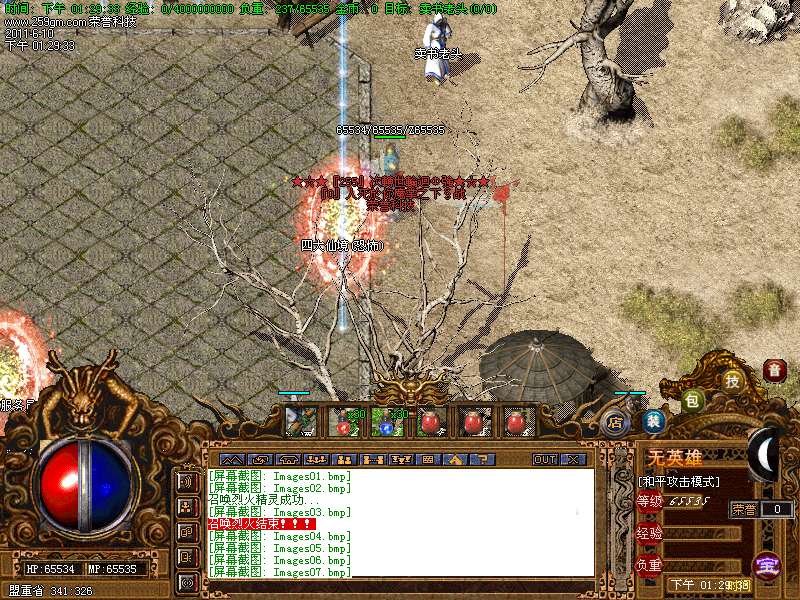This screenshot has width=800, height=600.
Task: Open the equipment panel via 装 button
Action: (x=653, y=422)
